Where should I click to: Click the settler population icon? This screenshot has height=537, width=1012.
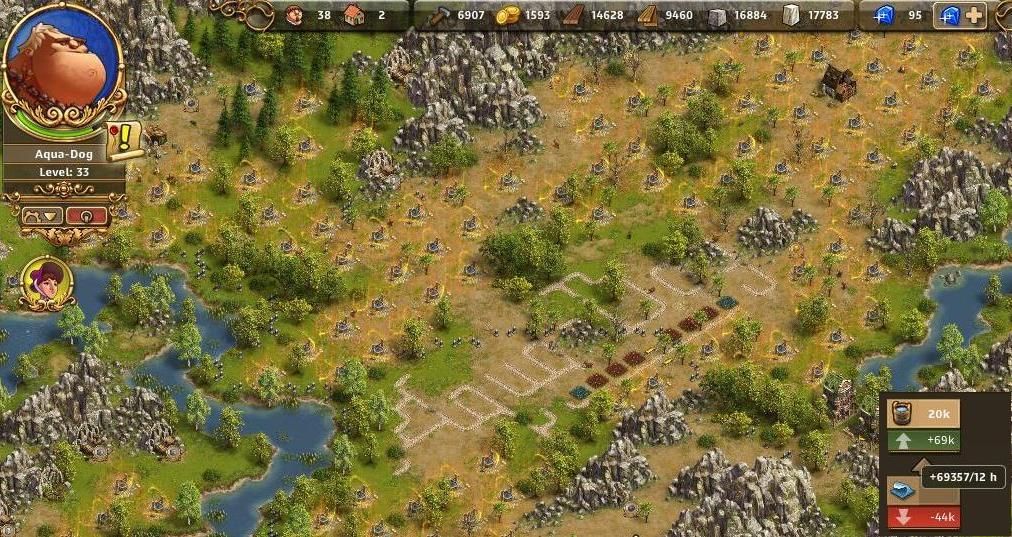[x=294, y=15]
